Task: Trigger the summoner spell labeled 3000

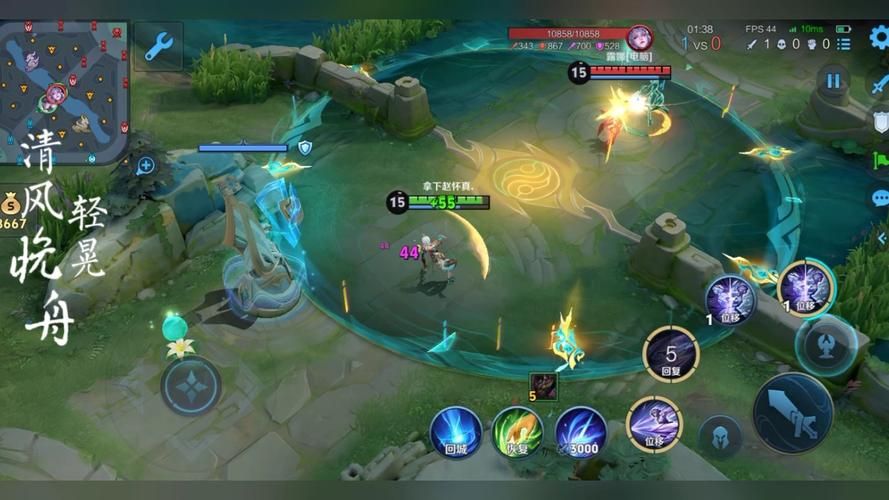Action: pyautogui.click(x=580, y=431)
